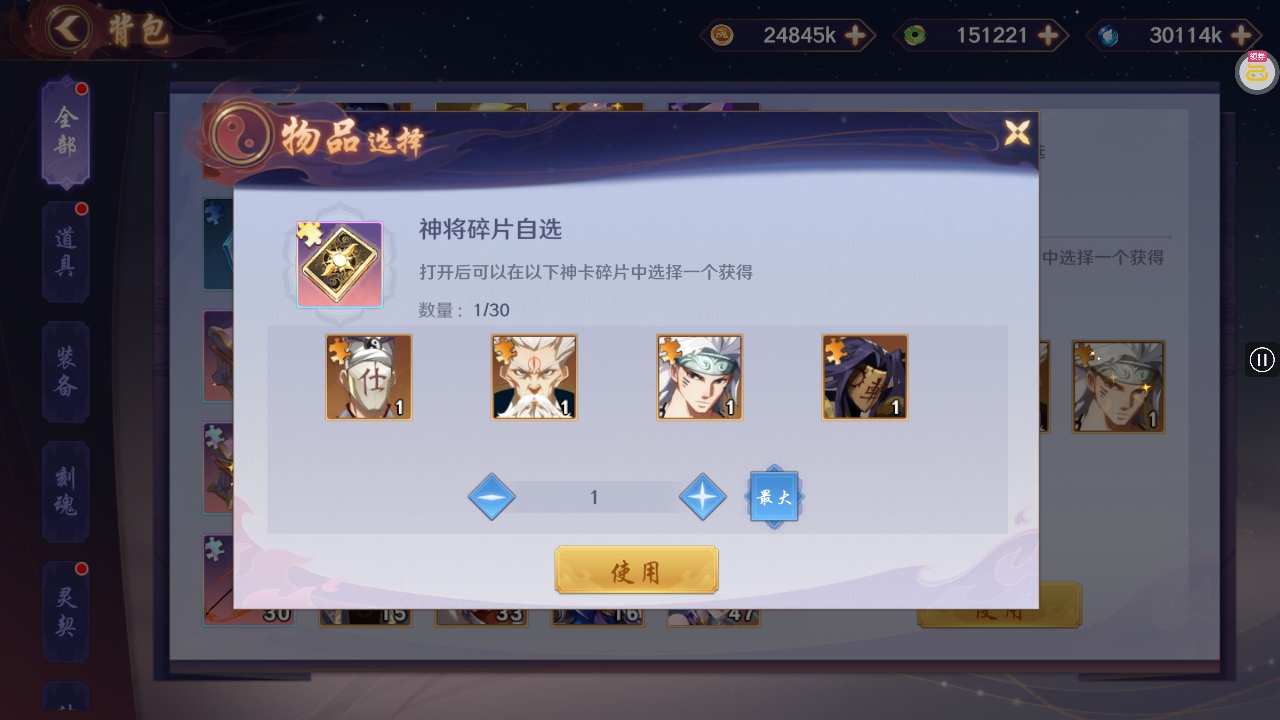Select the white-bearded elder fragment
1280x720 pixels.
click(534, 378)
